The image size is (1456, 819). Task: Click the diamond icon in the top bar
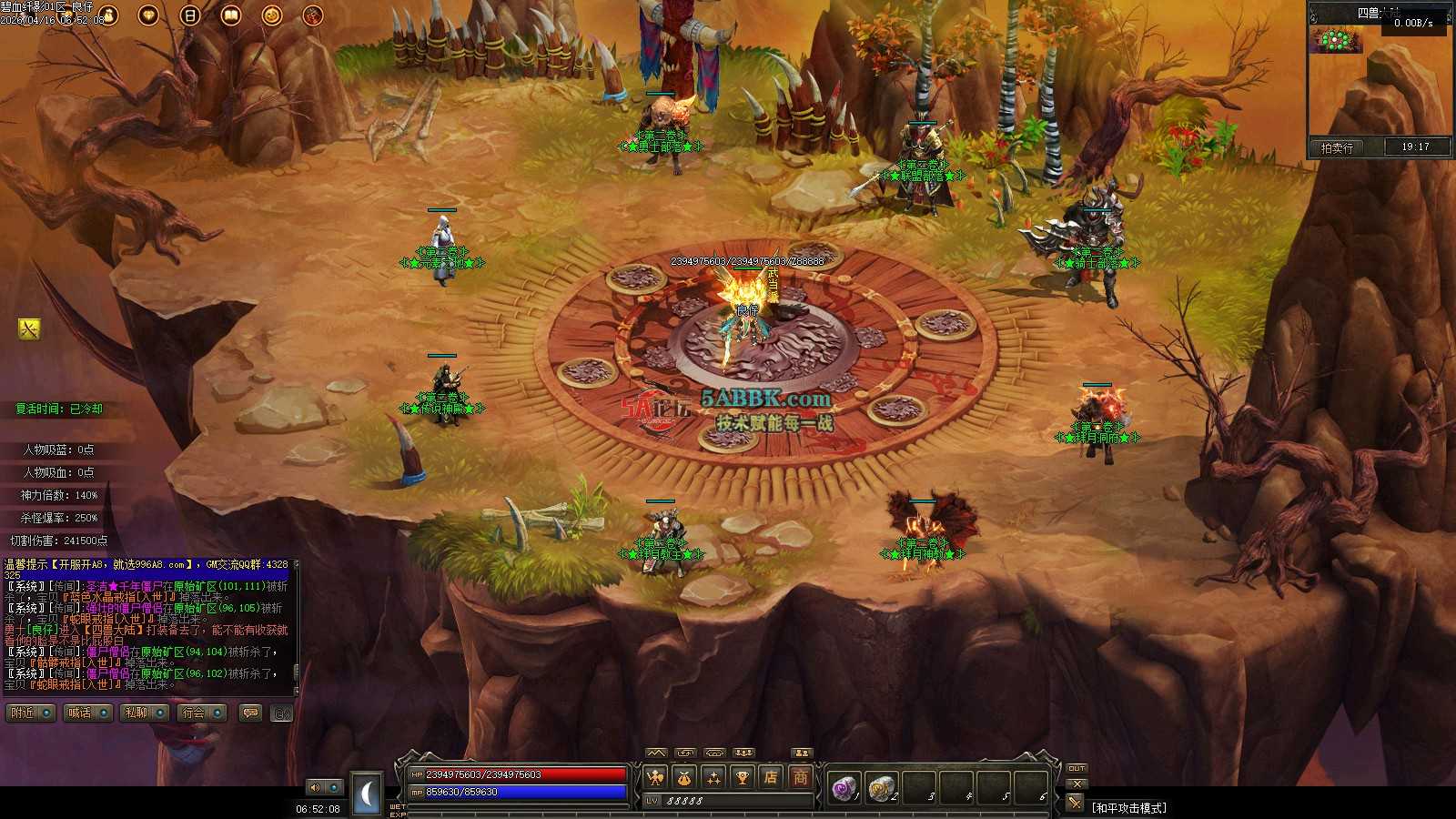[x=148, y=15]
